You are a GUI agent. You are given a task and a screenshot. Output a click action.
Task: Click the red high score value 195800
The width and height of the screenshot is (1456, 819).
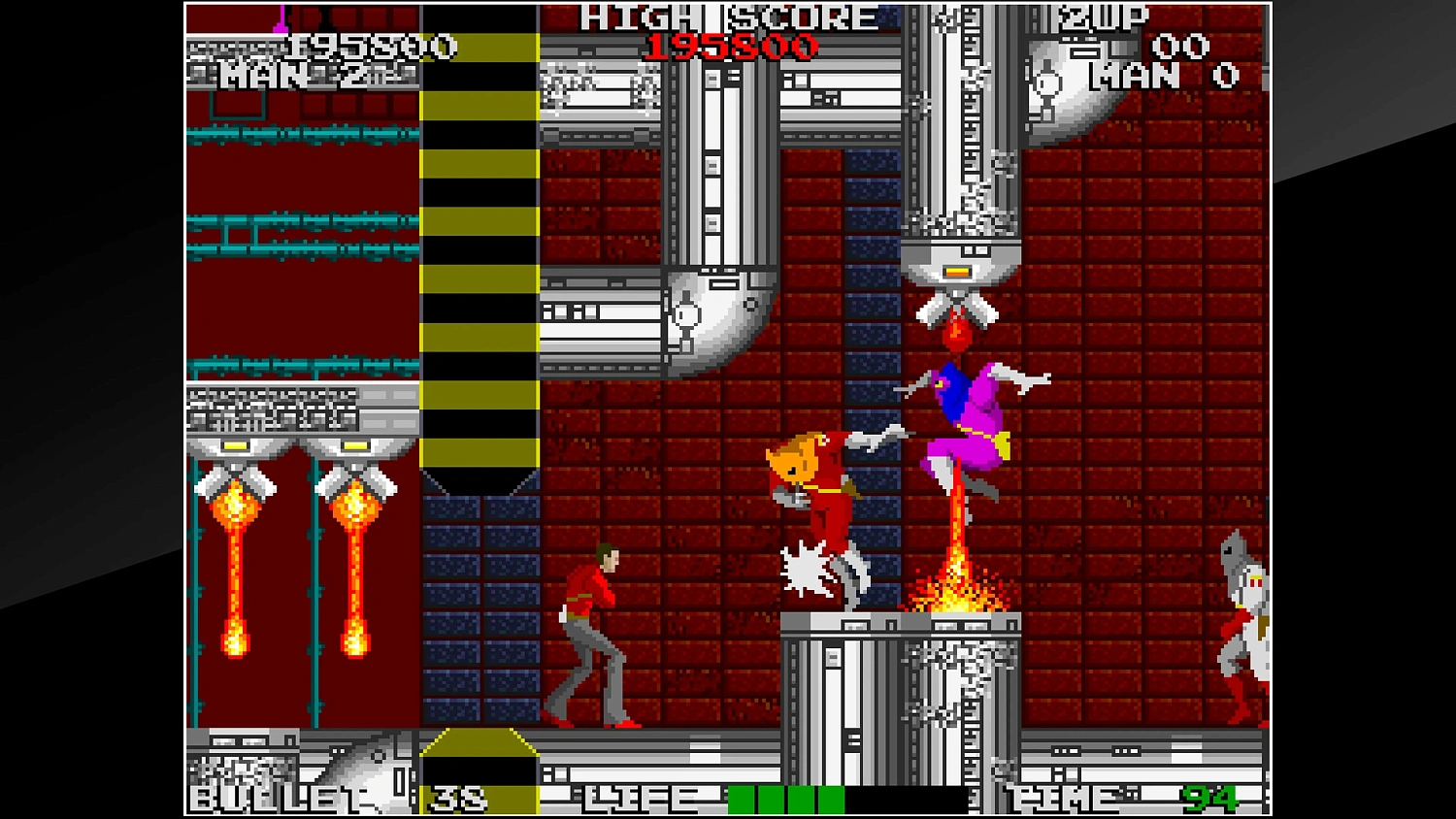point(735,47)
